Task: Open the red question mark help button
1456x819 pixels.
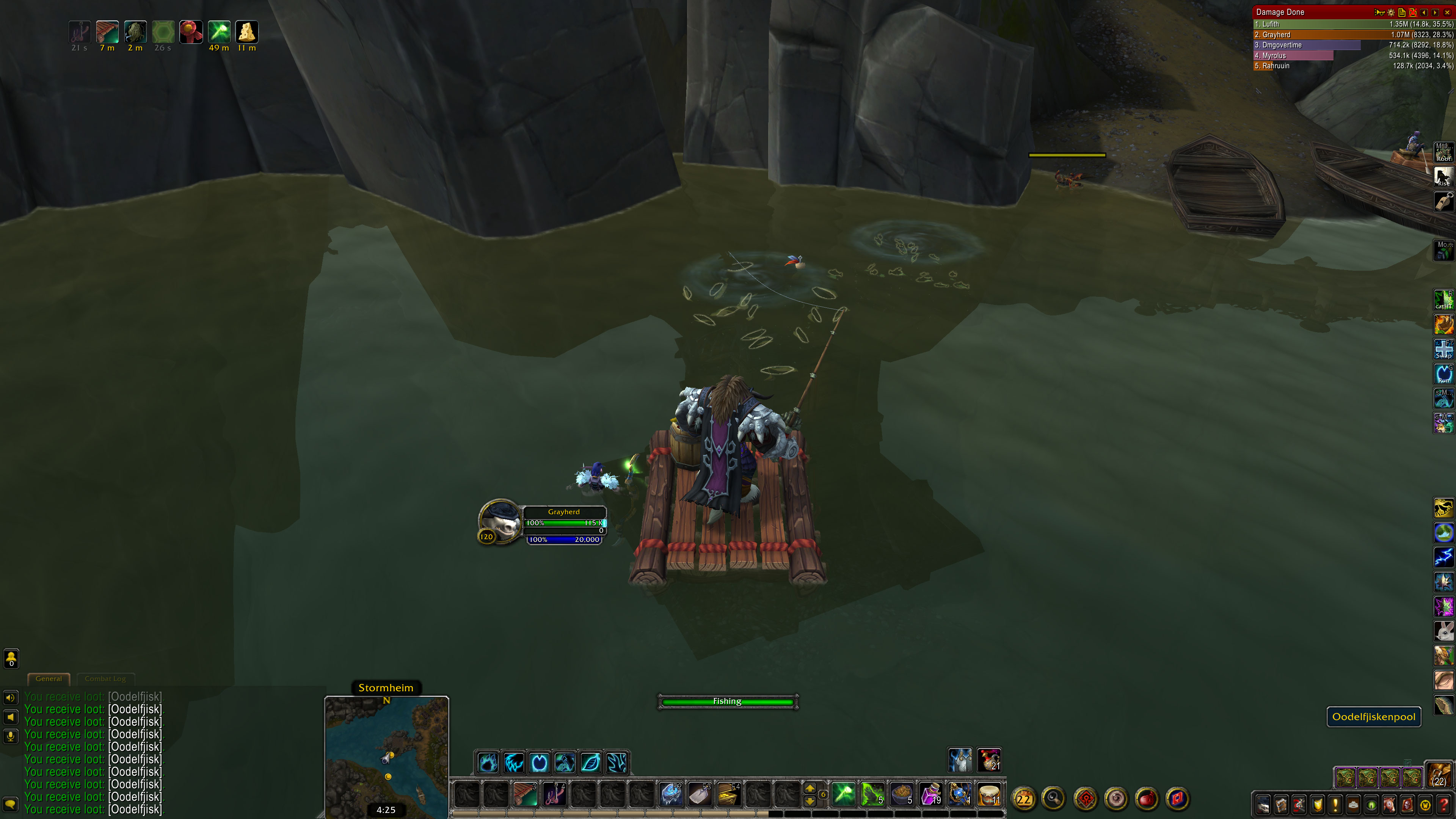Action: pos(1443,804)
